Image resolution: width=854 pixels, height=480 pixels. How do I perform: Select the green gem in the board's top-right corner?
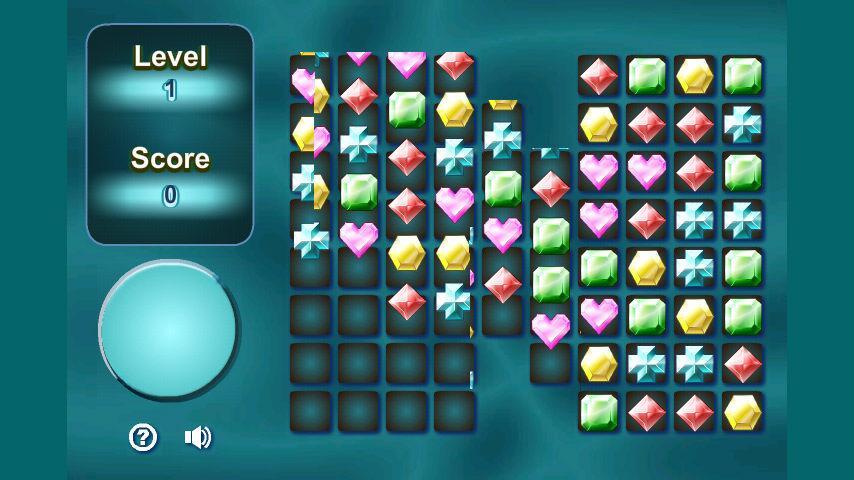743,76
